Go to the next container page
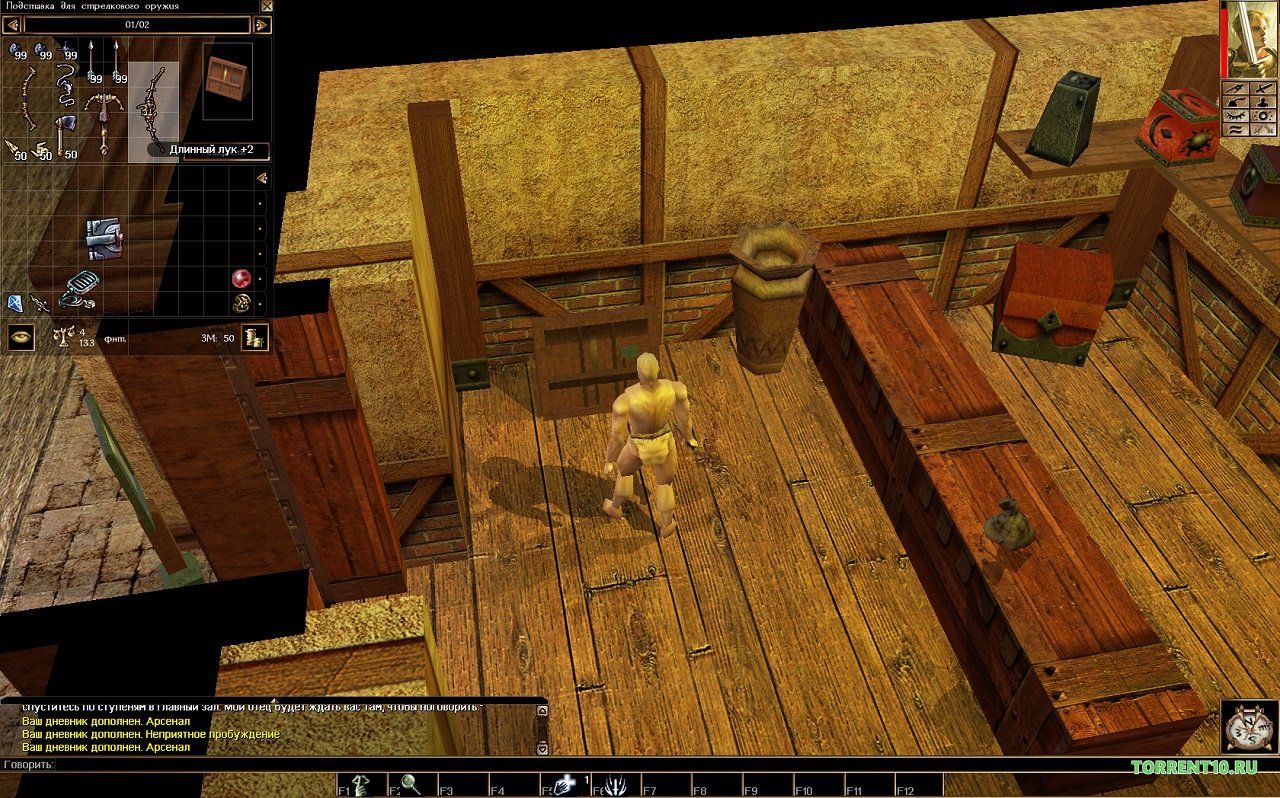This screenshot has height=798, width=1280. click(x=263, y=24)
